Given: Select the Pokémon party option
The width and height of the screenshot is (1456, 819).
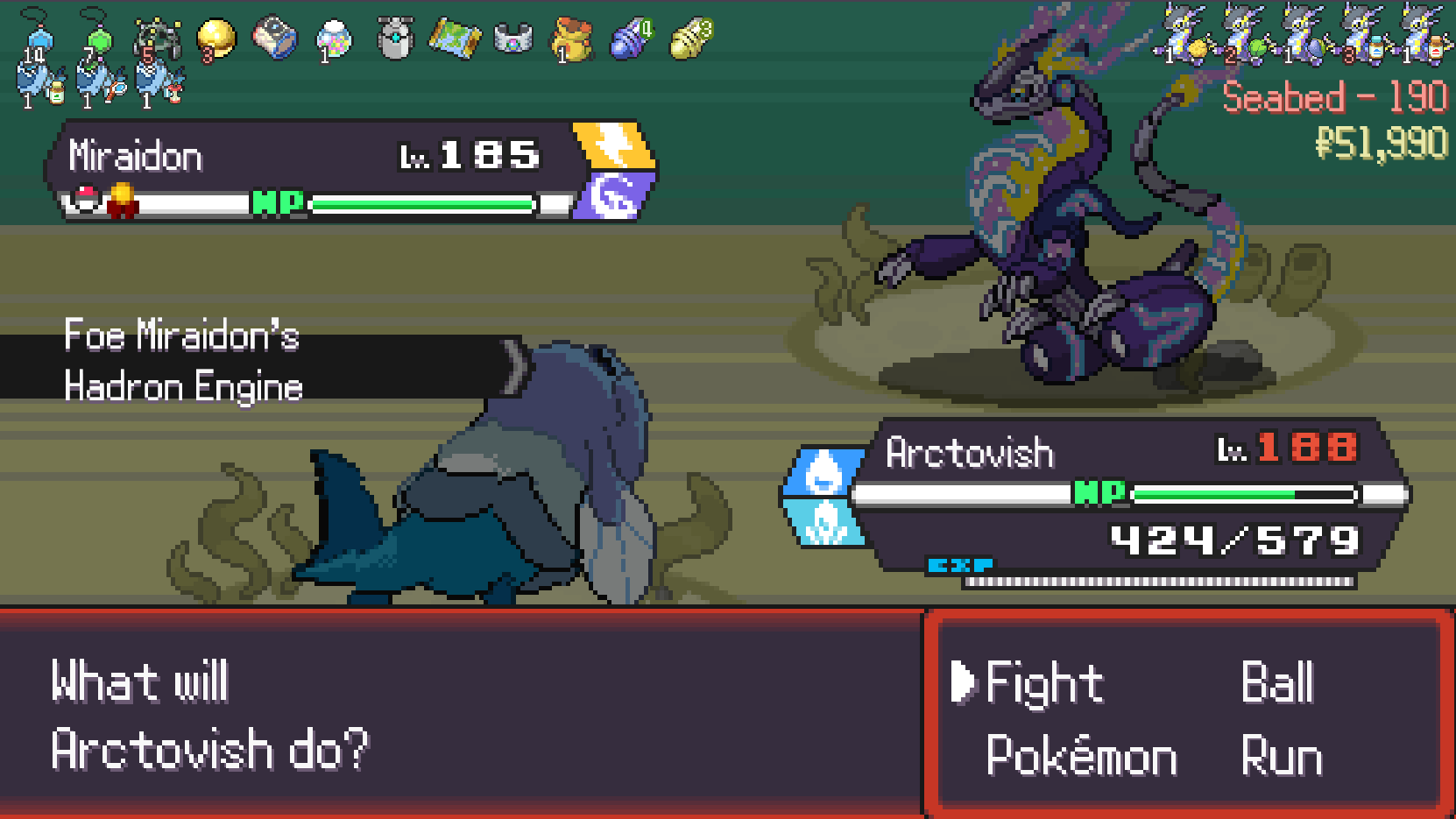Looking at the screenshot, I should pyautogui.click(x=1081, y=756).
